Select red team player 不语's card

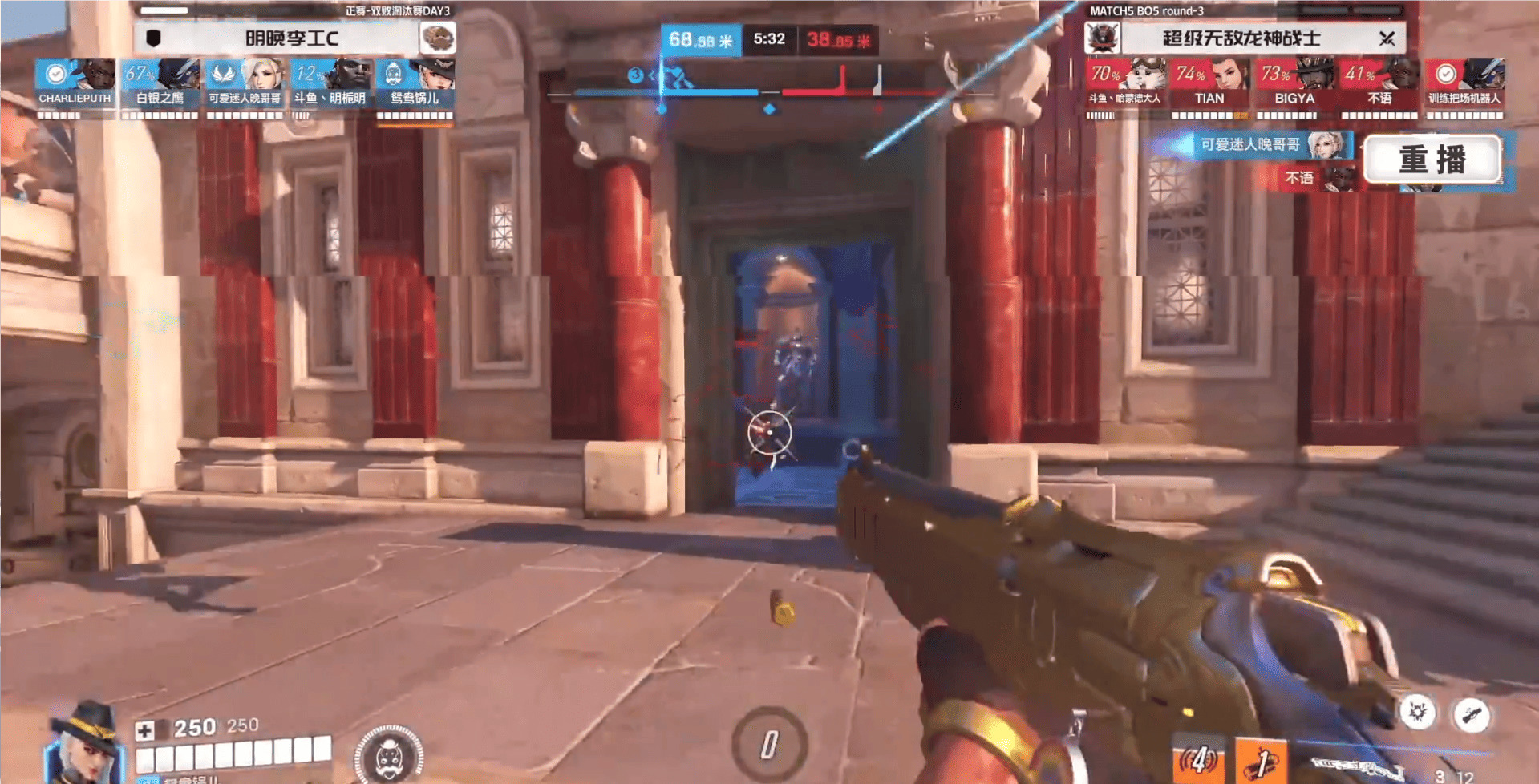click(x=1379, y=83)
